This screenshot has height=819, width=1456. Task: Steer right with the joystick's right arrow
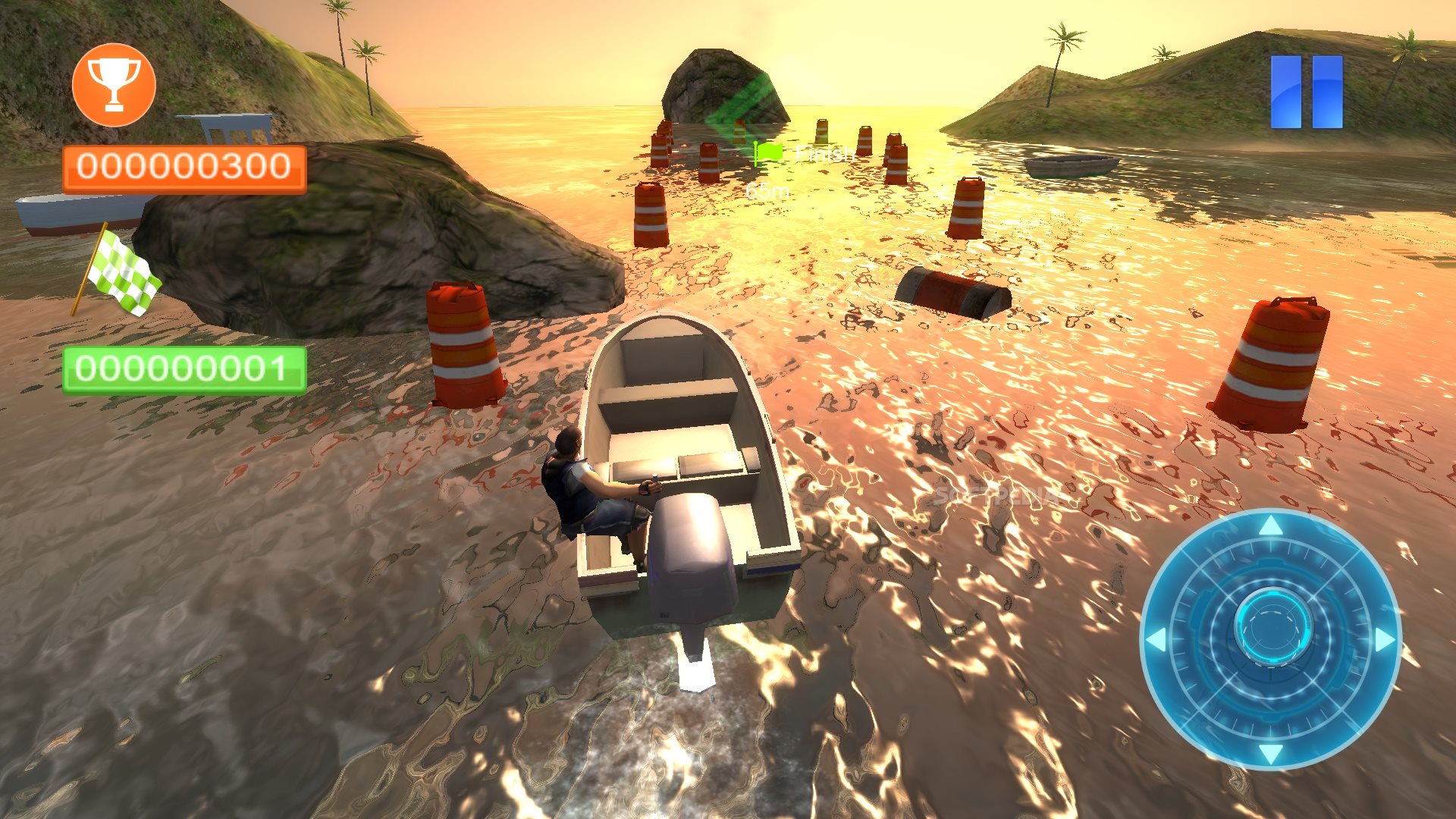(x=1385, y=640)
